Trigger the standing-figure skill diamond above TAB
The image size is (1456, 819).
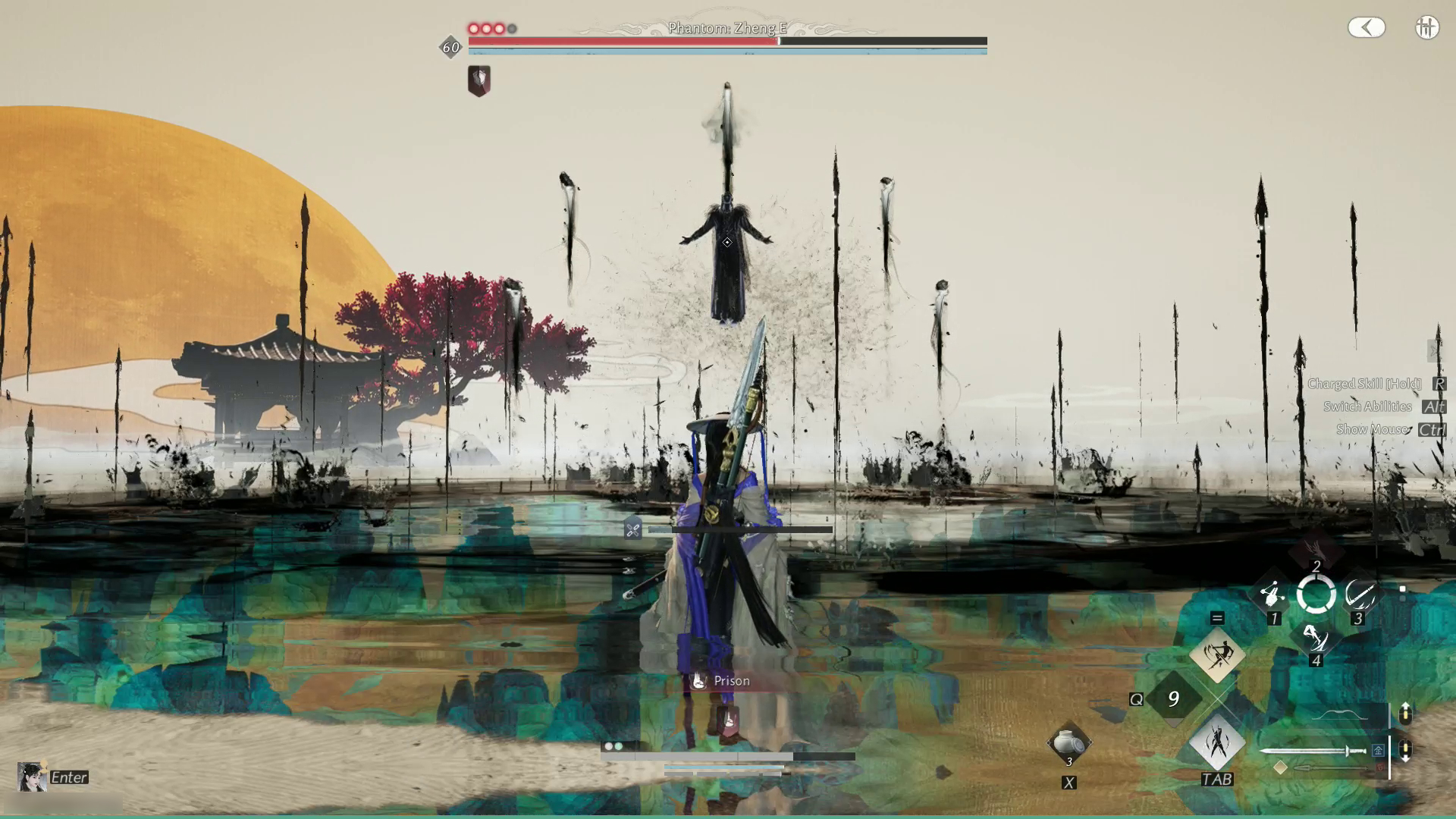[1217, 742]
